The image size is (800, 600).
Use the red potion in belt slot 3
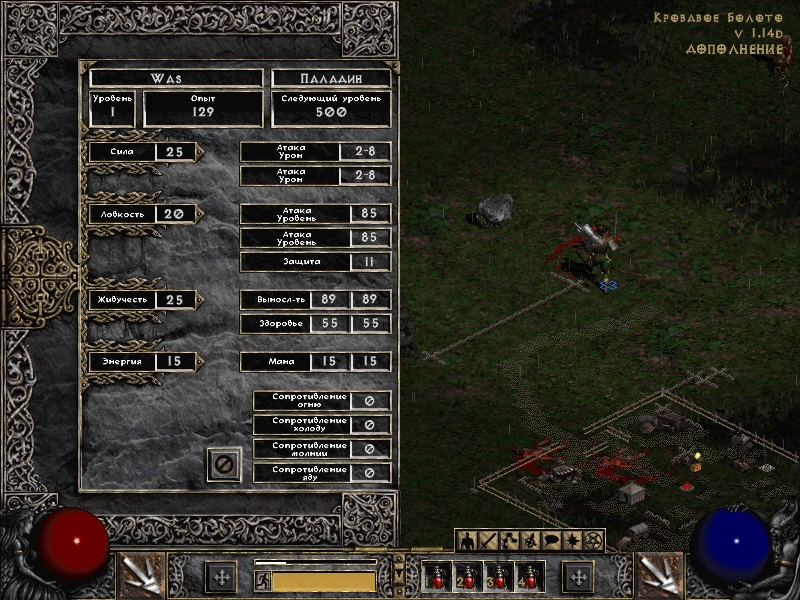coord(498,577)
